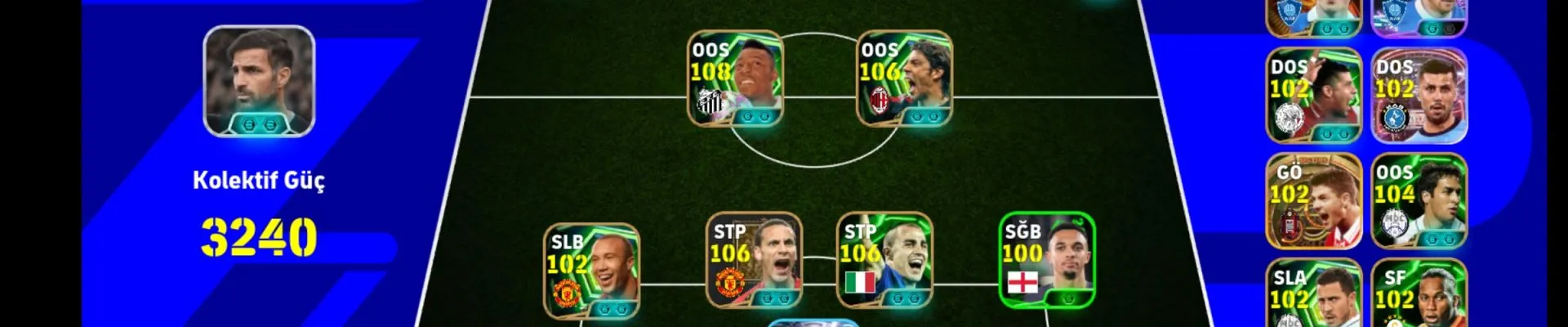The width and height of the screenshot is (1568, 327).
Task: Select the STP 106 Italy flag card
Action: [884, 261]
